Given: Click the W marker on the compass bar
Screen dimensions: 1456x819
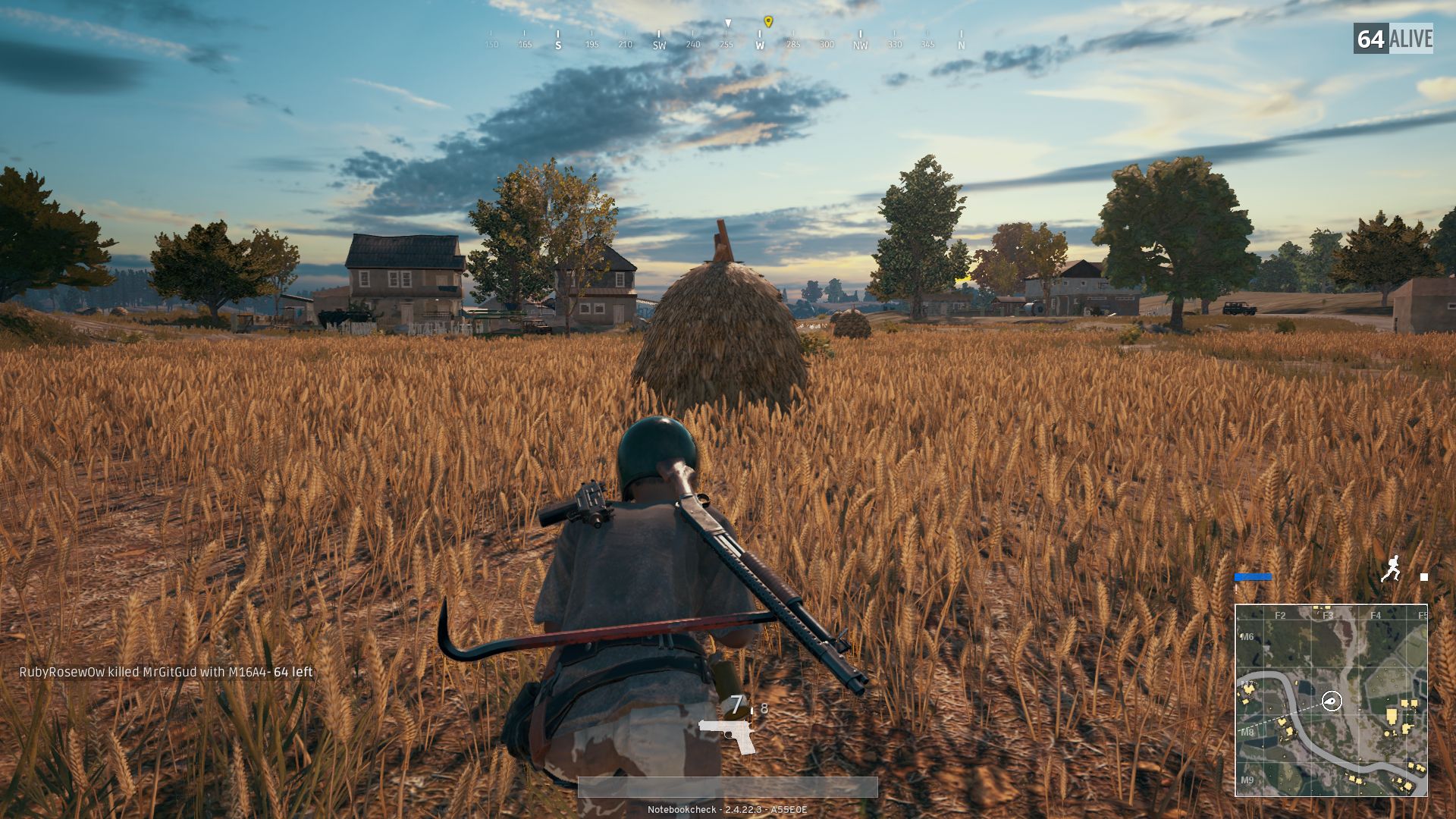Looking at the screenshot, I should 760,45.
